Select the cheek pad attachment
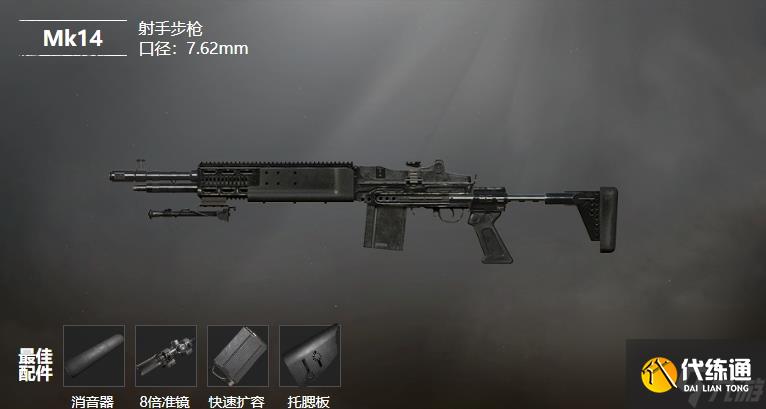Viewport: 766px width, 409px height. [x=309, y=356]
